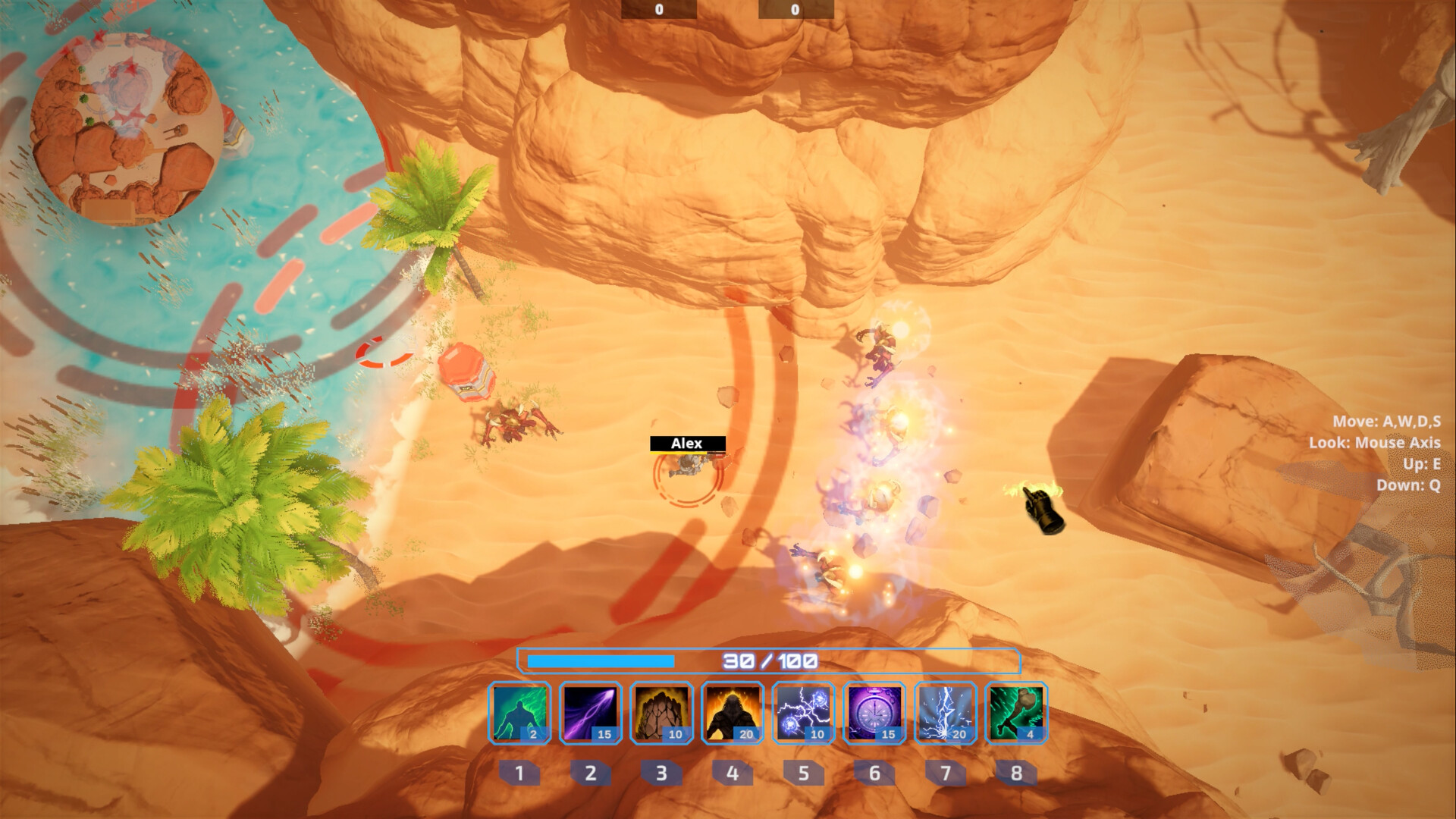
Task: Use the stopwatch time ability in slot 6
Action: [874, 714]
